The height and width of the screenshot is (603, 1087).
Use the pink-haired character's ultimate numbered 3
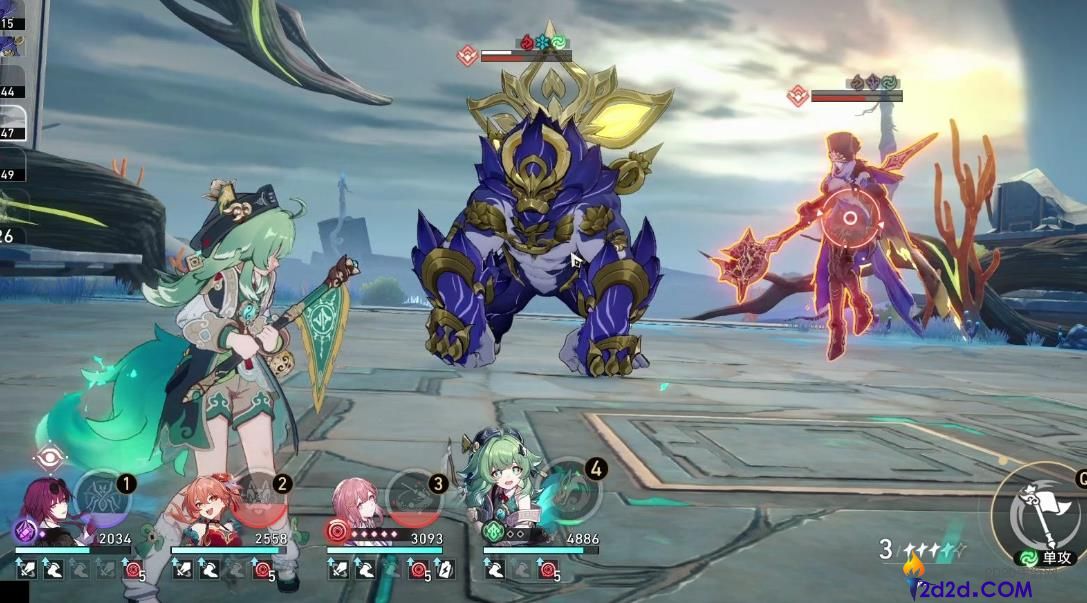pyautogui.click(x=414, y=499)
